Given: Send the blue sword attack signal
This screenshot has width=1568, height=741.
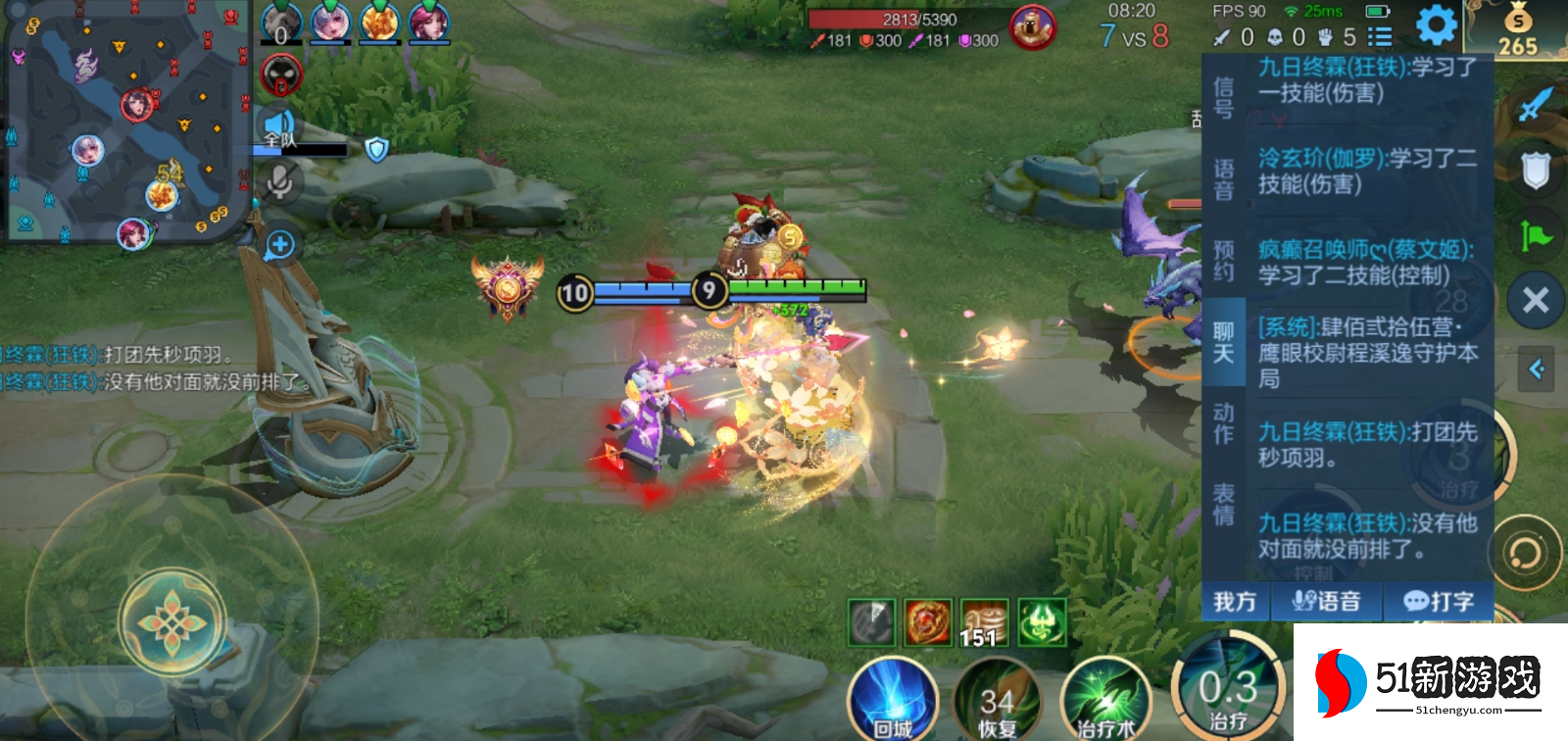Looking at the screenshot, I should click(x=1536, y=104).
